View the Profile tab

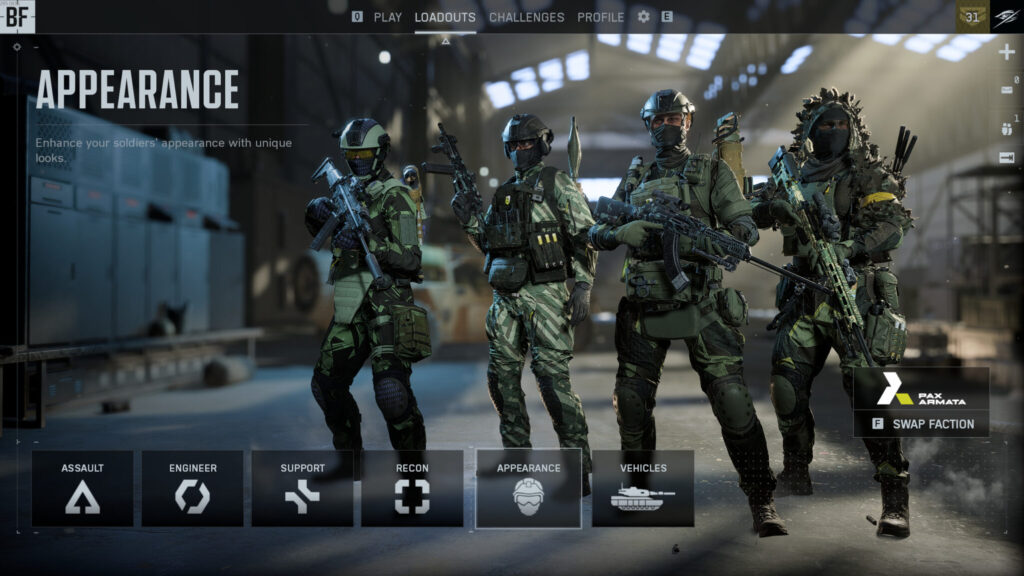[x=600, y=17]
